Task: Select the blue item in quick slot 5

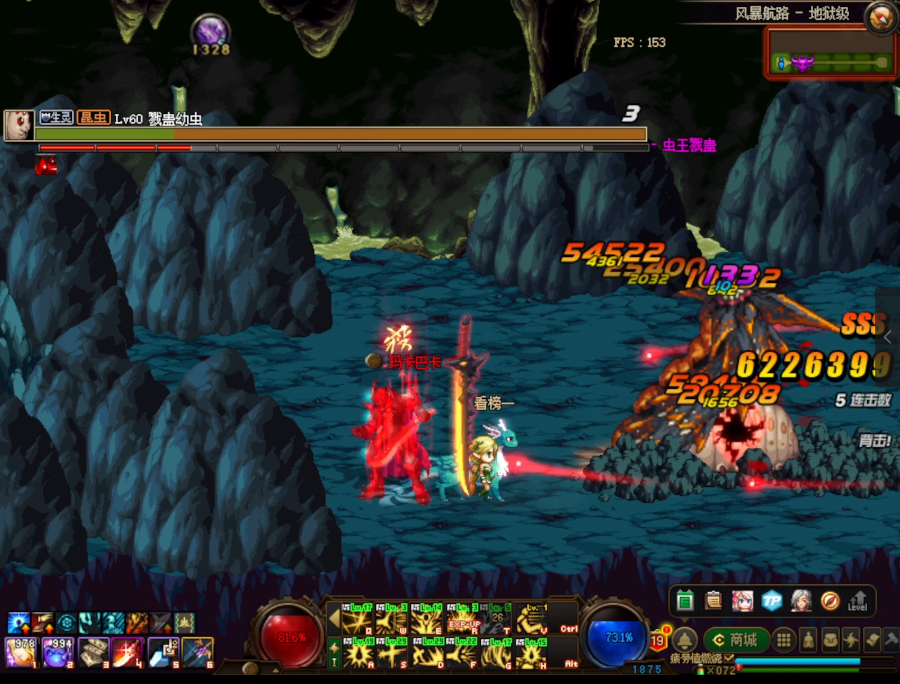Action: pos(163,653)
